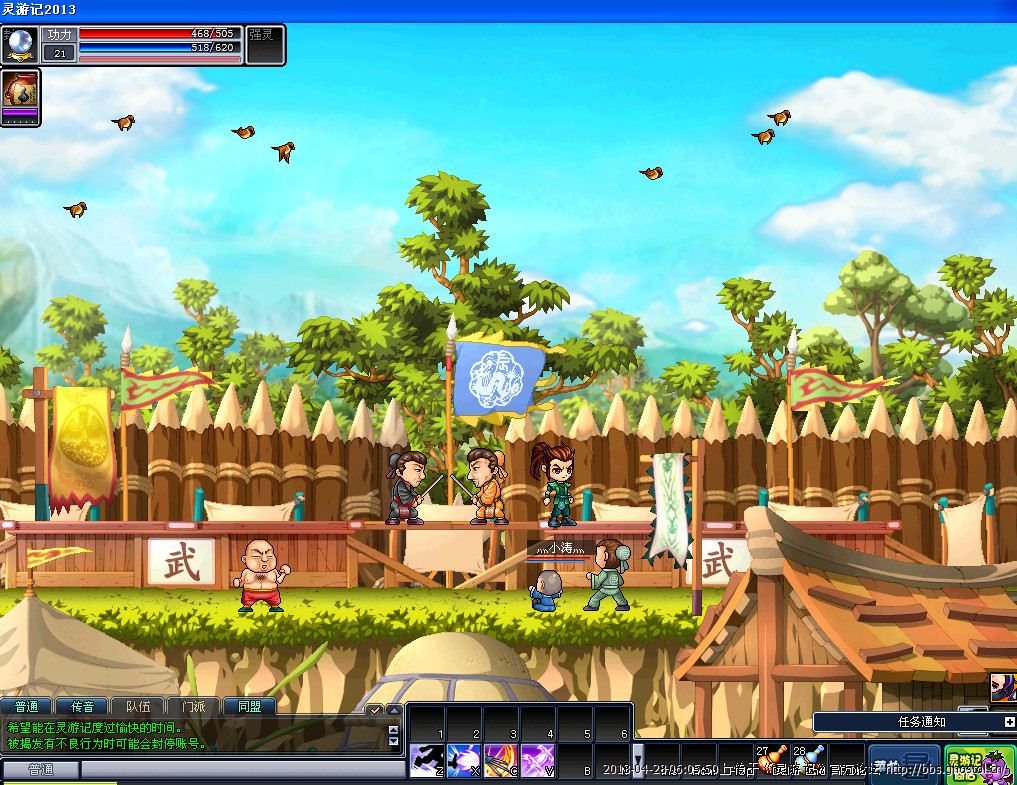Use the red potion with count 27
1017x785 pixels.
(x=773, y=760)
